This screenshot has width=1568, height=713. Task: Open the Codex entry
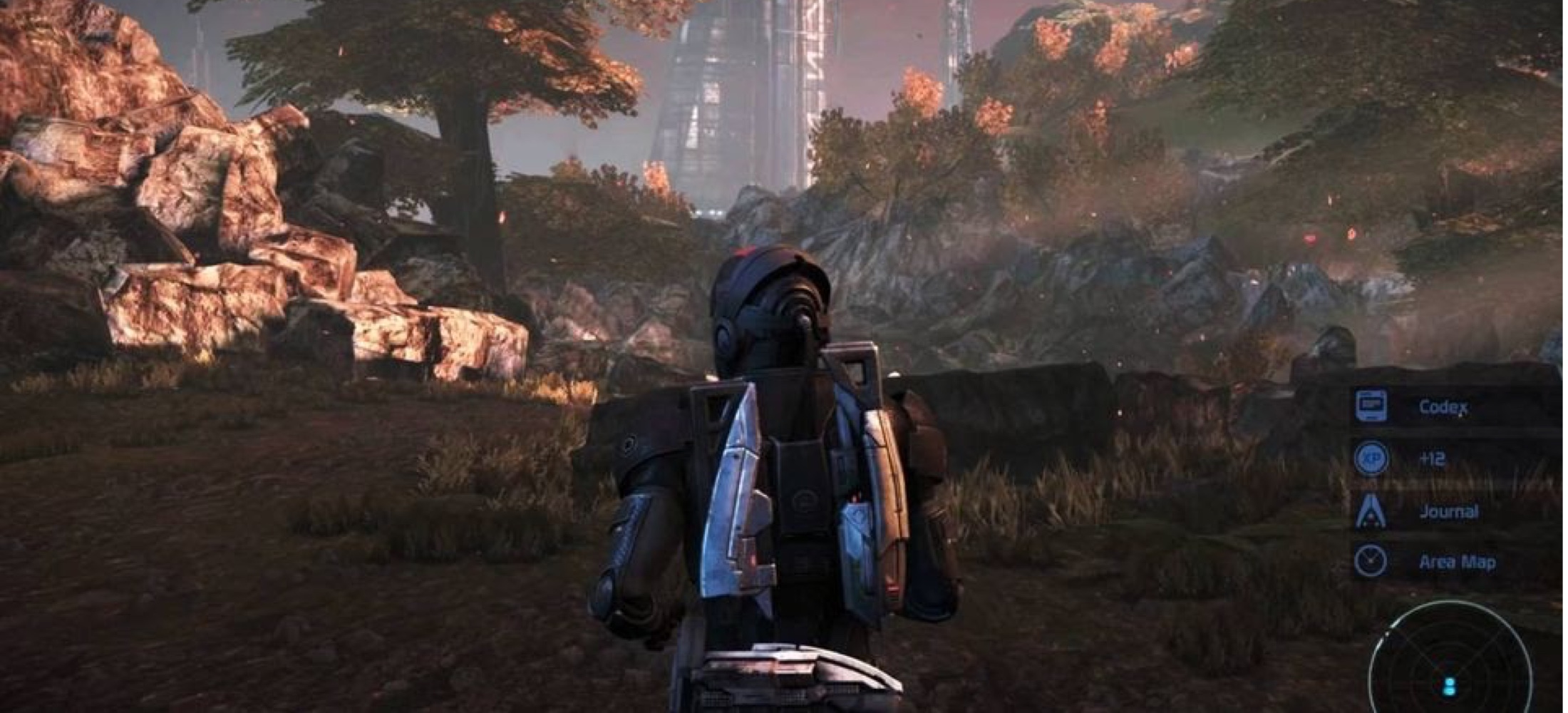(x=1441, y=407)
